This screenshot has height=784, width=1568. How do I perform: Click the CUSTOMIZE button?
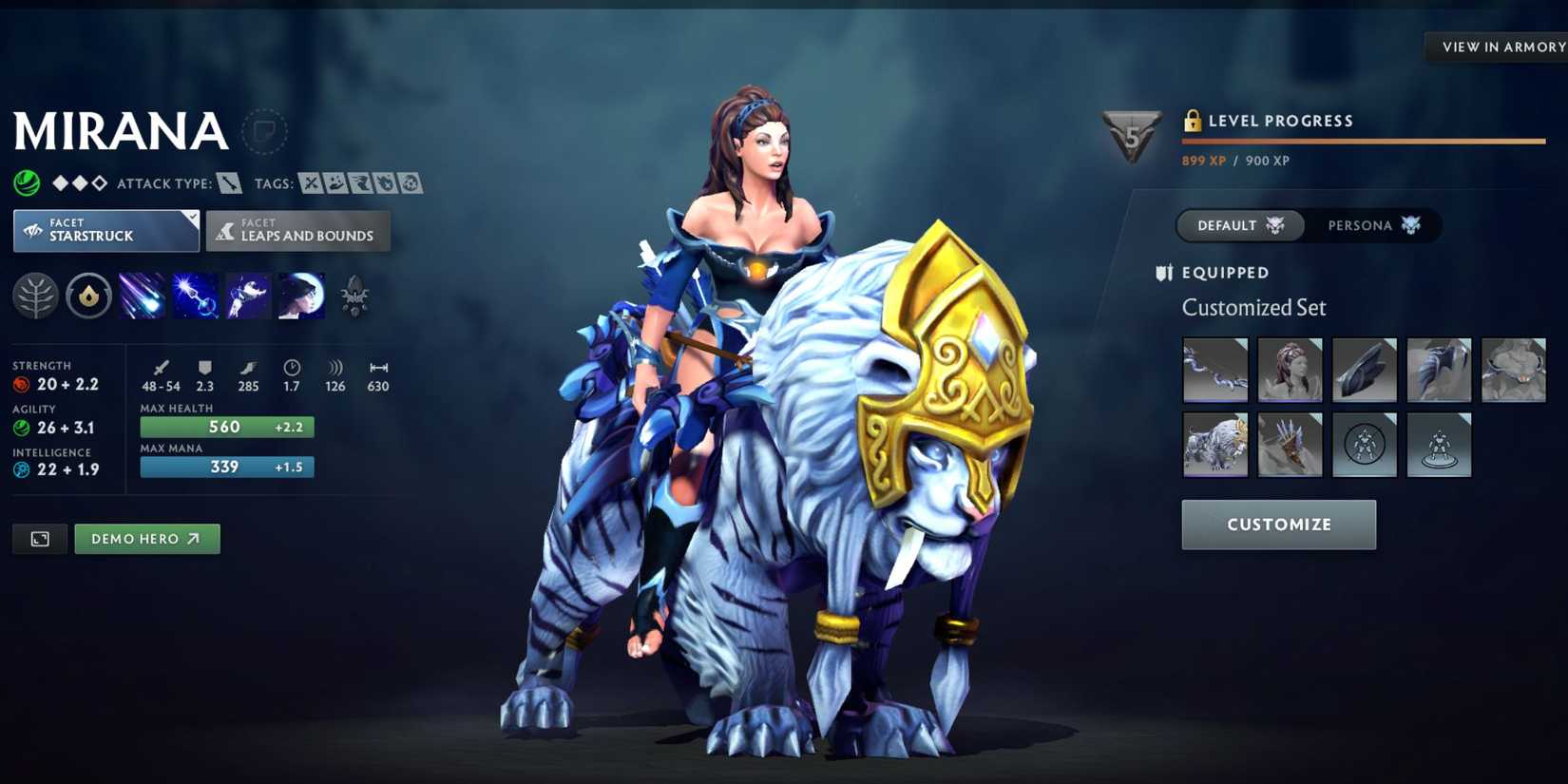(x=1278, y=525)
